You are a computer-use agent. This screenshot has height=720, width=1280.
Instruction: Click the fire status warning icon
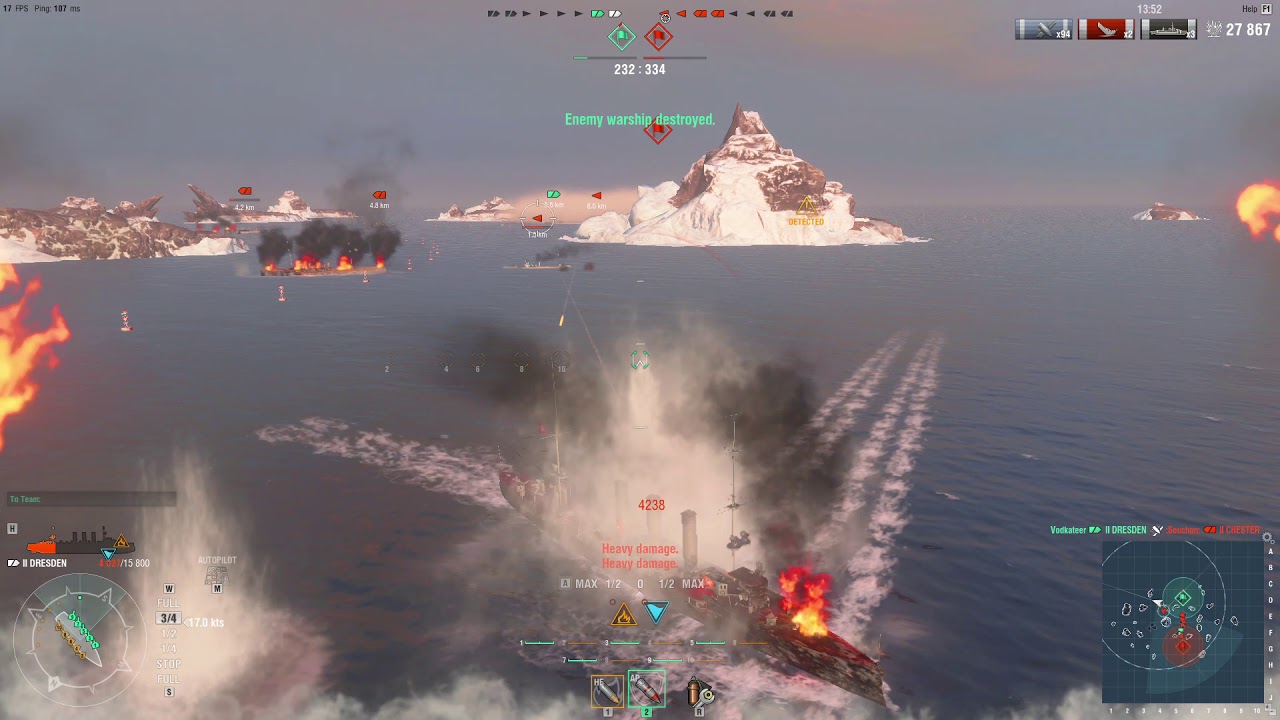coord(624,614)
